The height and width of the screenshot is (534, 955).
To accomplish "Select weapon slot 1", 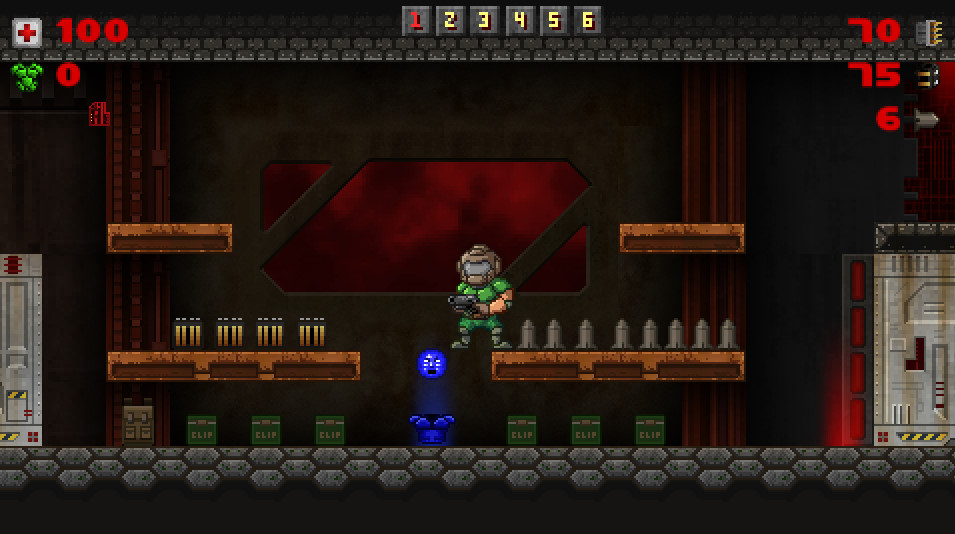I will pos(417,20).
